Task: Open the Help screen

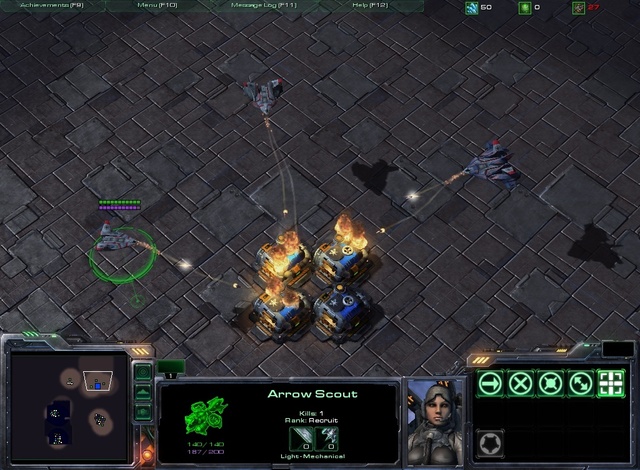Action: click(369, 6)
